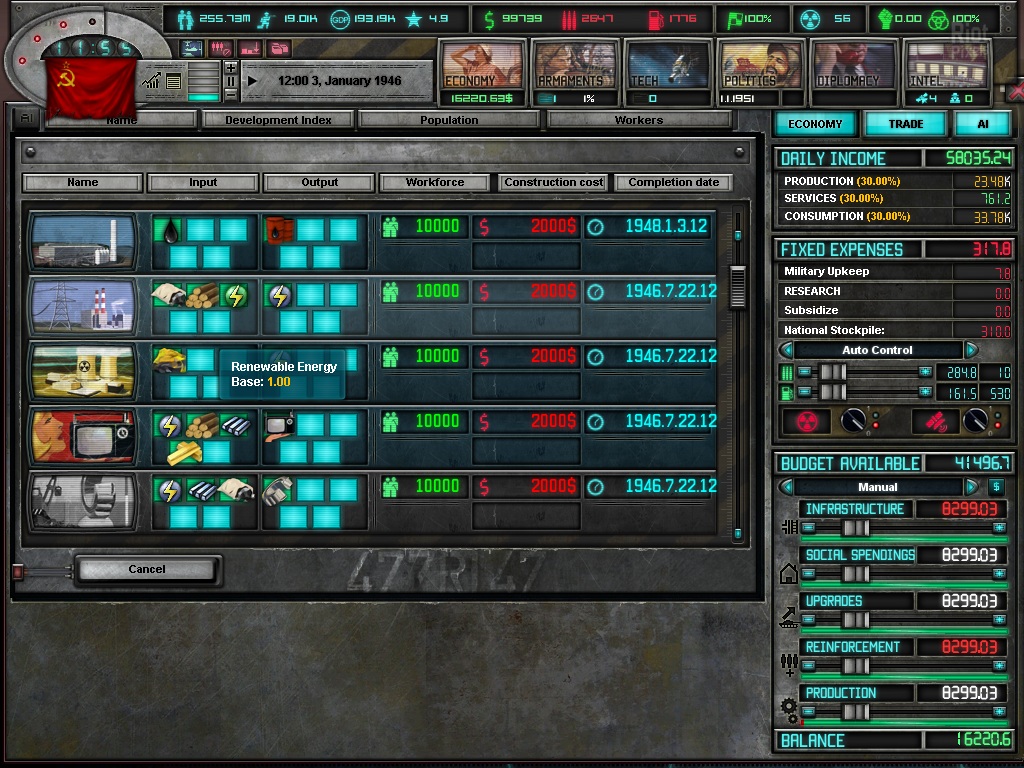Sort factories by Completion date

click(x=674, y=183)
